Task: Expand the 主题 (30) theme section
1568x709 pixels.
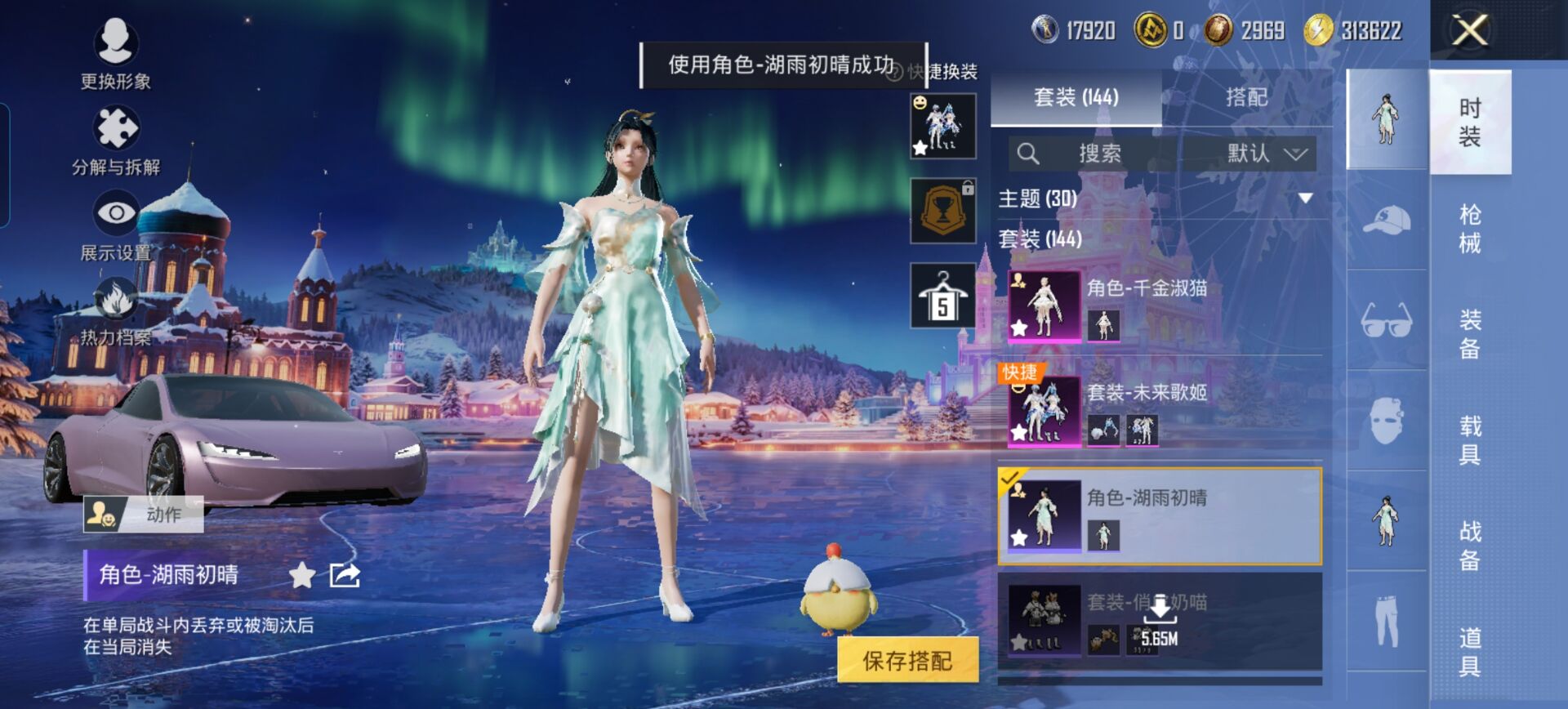Action: point(1305,198)
